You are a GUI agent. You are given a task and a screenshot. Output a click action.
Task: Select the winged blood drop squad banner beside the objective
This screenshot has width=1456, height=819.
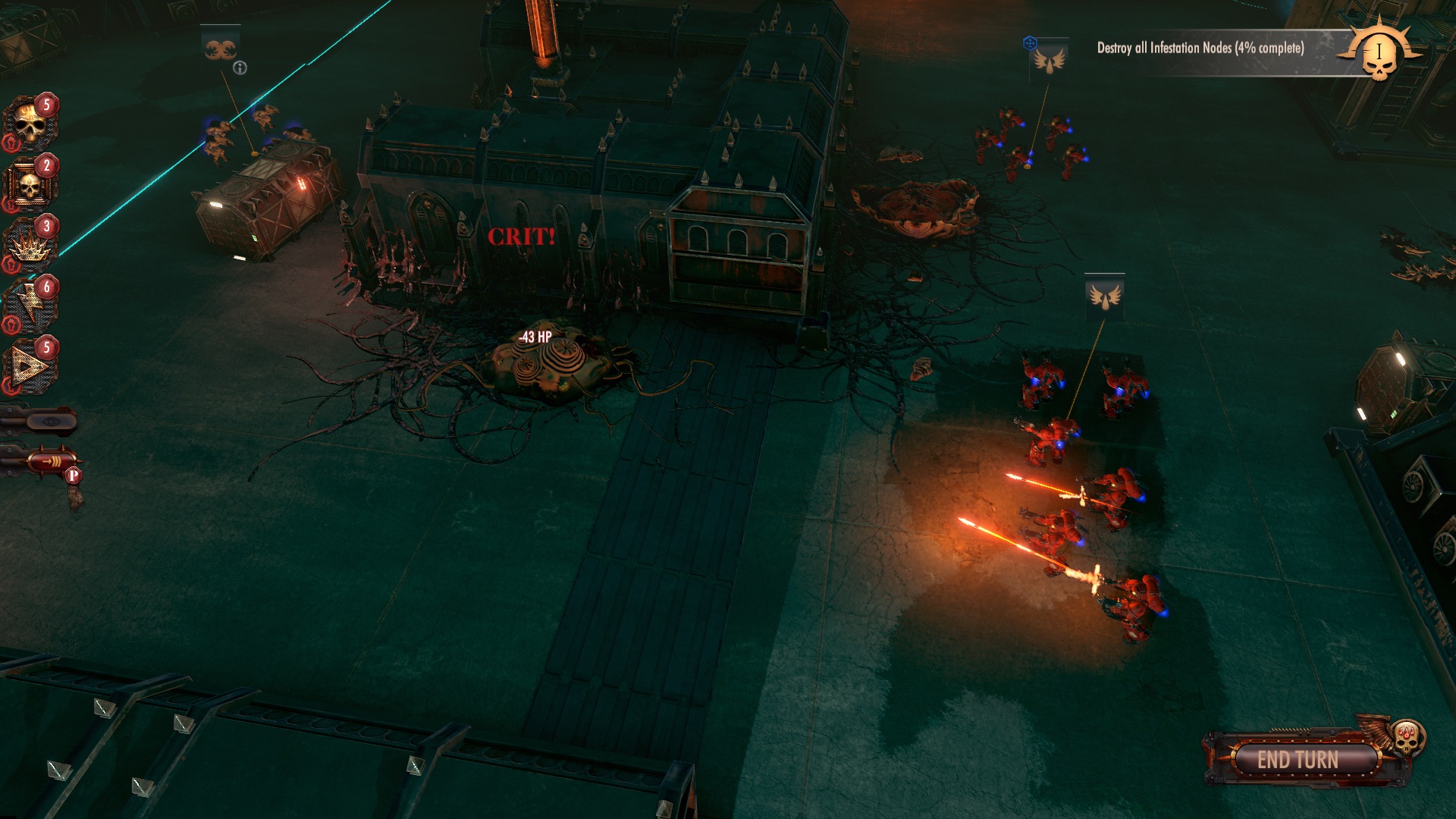(x=1050, y=59)
